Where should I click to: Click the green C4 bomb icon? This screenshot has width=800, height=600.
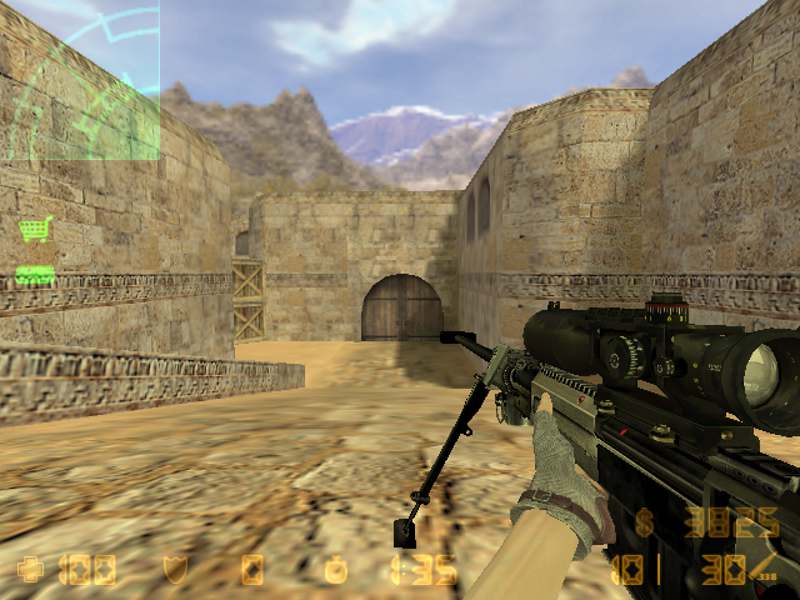pyautogui.click(x=35, y=274)
